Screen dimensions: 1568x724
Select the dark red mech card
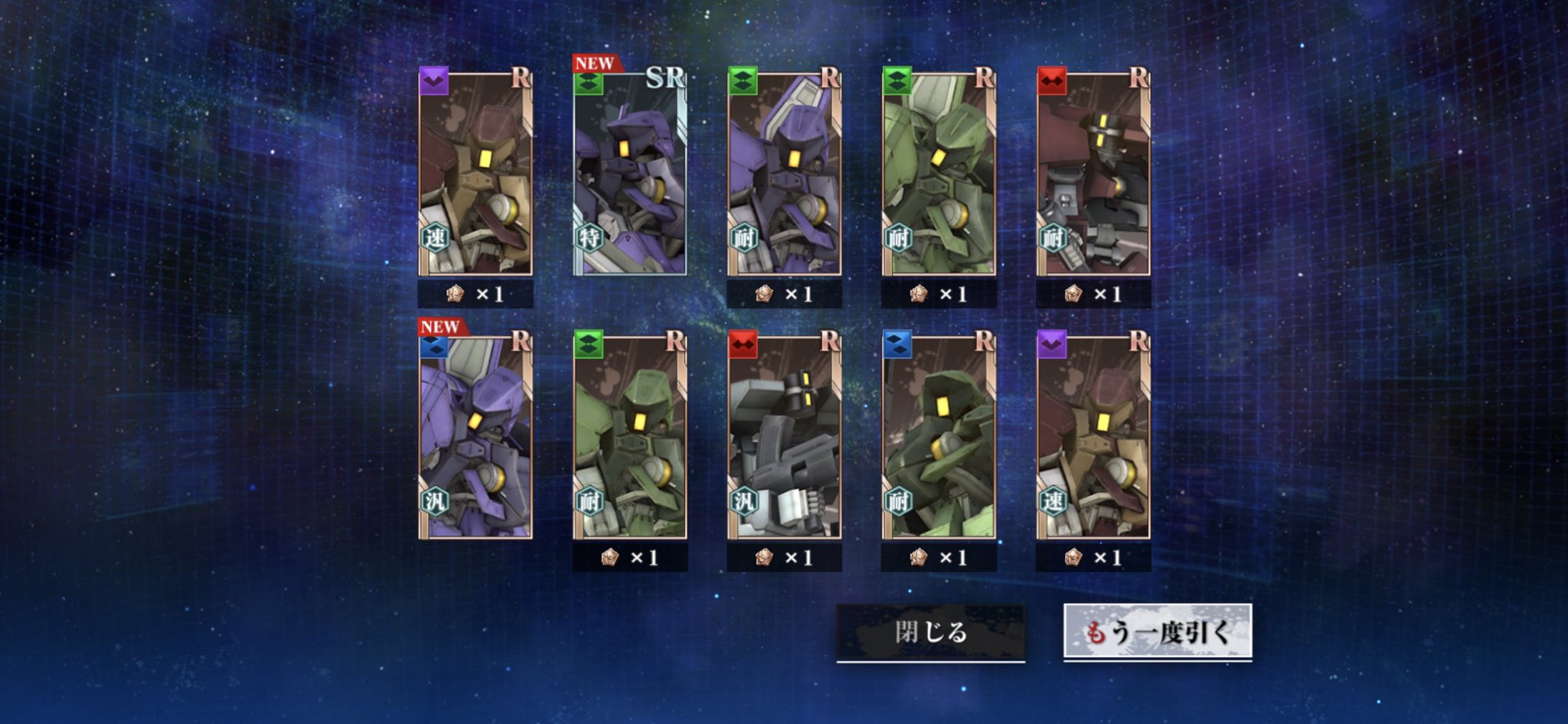(1093, 173)
